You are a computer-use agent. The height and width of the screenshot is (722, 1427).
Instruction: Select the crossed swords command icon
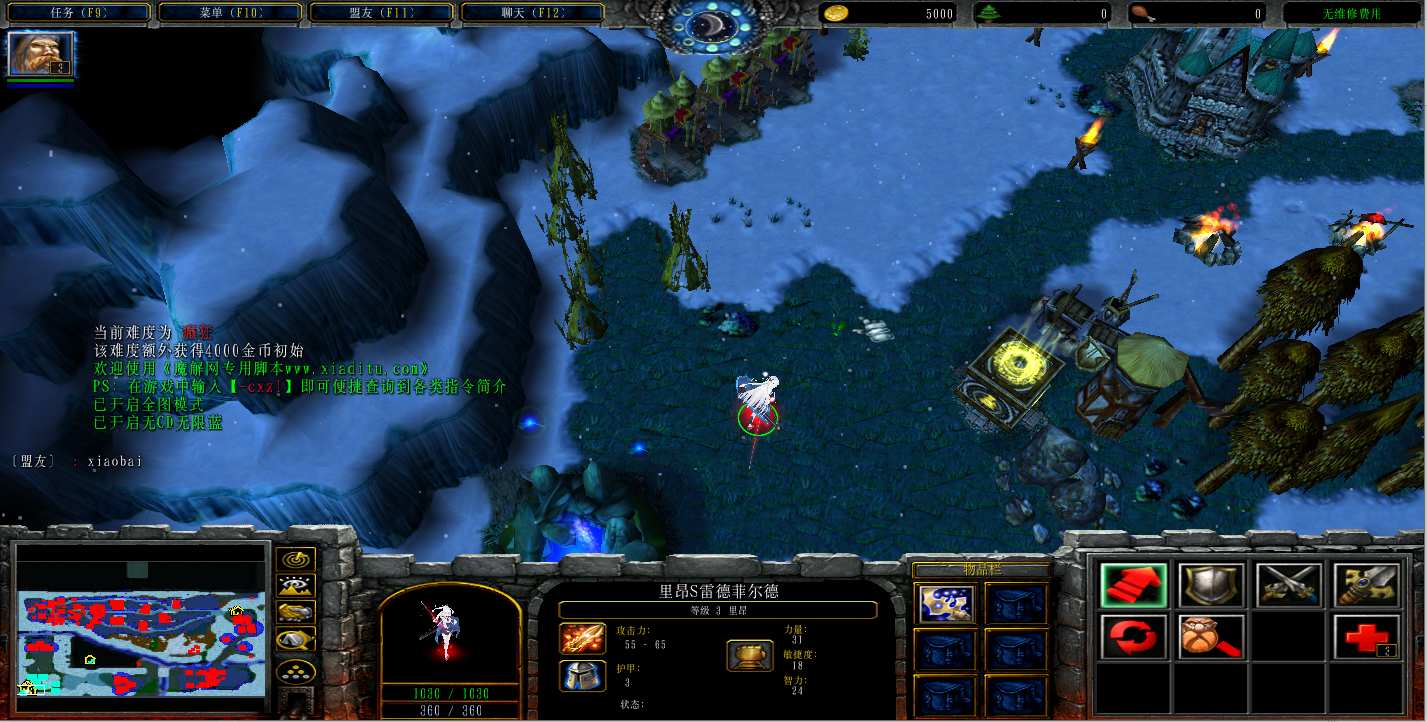pyautogui.click(x=1289, y=585)
